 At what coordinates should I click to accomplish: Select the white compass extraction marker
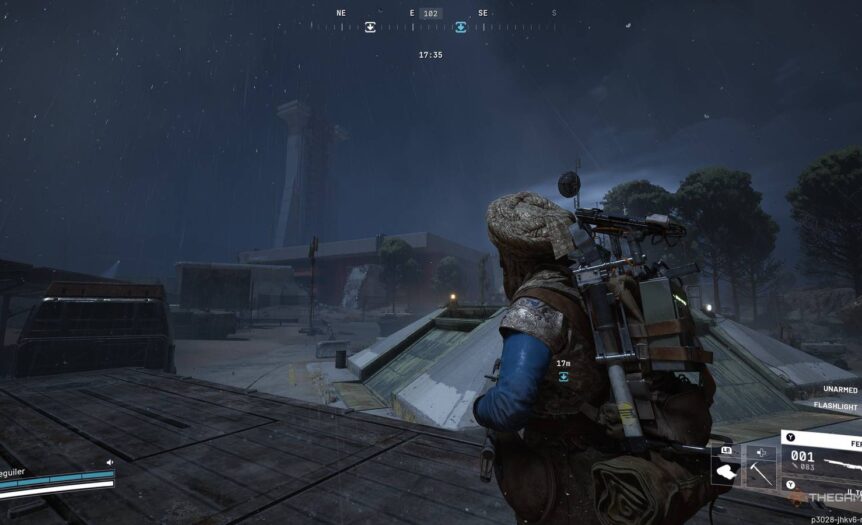[370, 27]
